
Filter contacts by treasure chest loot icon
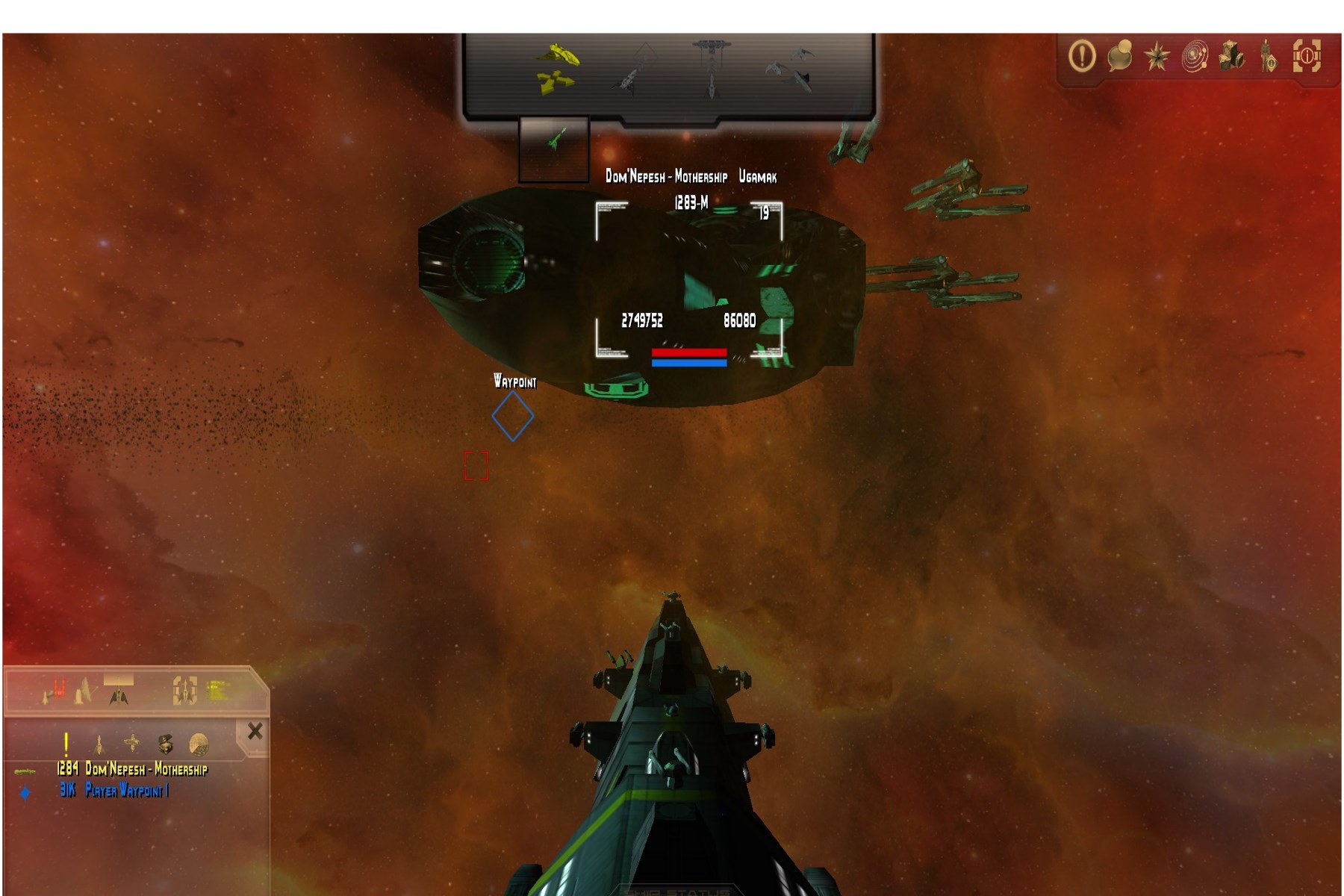[x=165, y=743]
